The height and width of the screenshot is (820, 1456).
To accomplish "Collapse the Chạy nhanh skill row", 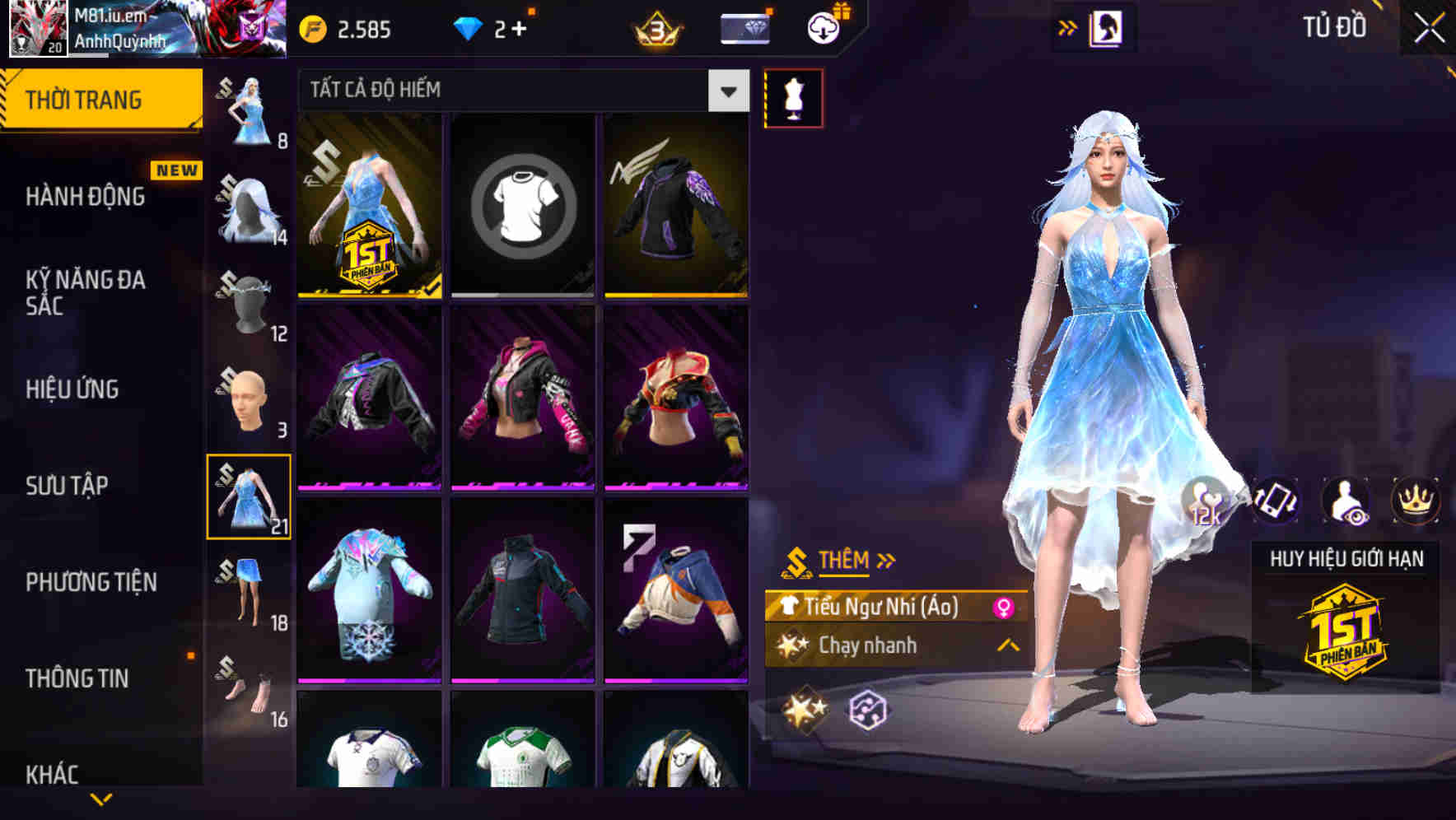I will [1006, 647].
